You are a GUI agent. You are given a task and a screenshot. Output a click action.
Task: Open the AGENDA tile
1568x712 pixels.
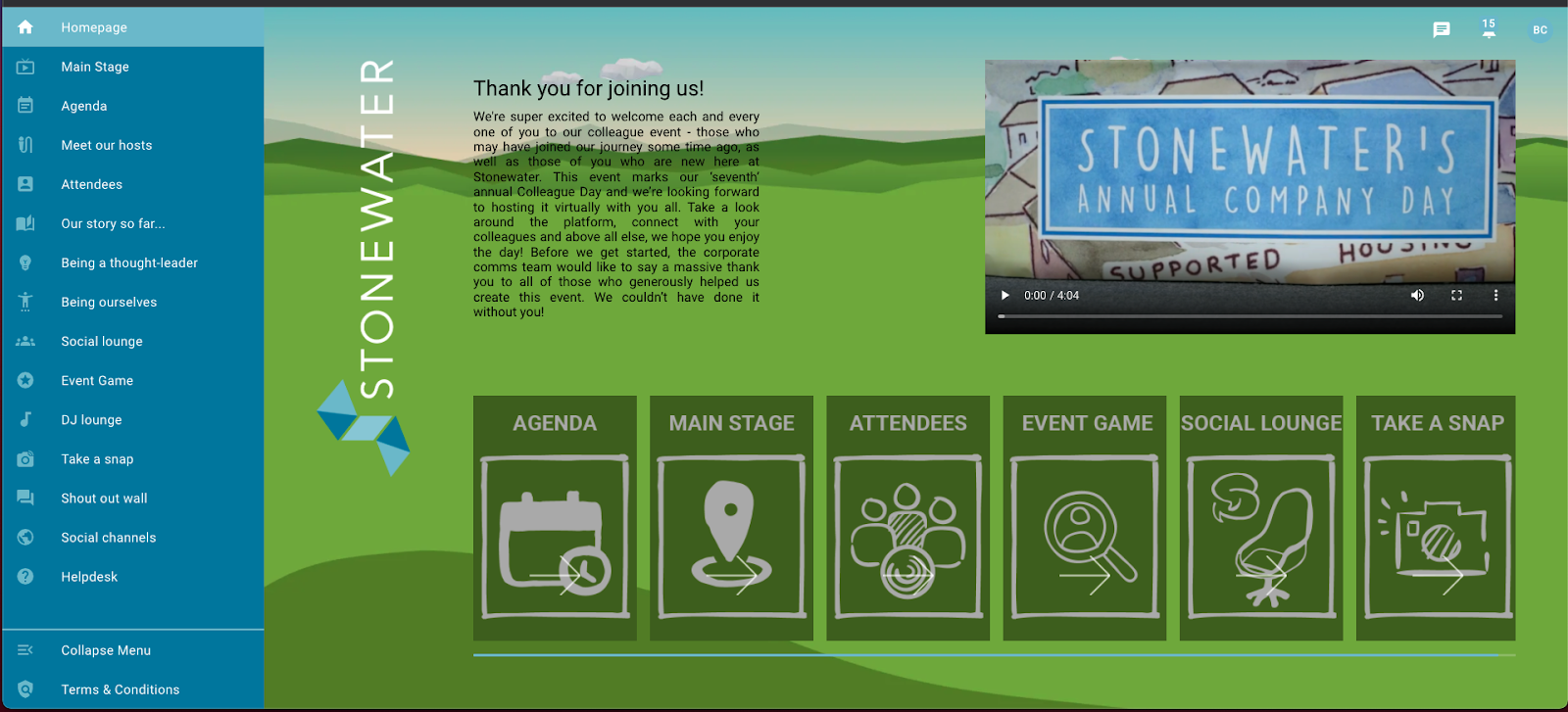pyautogui.click(x=554, y=519)
